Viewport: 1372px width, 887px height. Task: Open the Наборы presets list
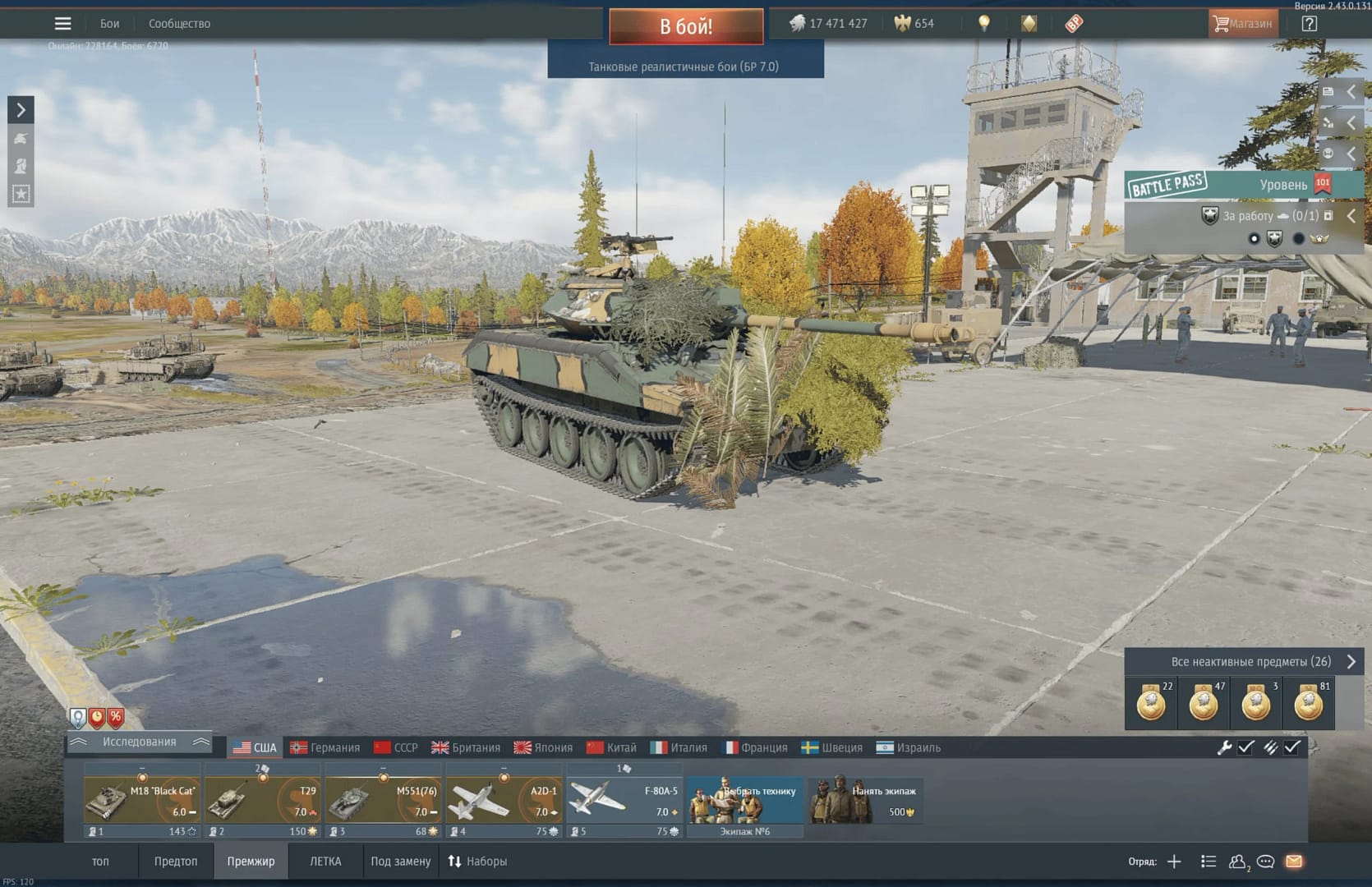tap(477, 862)
